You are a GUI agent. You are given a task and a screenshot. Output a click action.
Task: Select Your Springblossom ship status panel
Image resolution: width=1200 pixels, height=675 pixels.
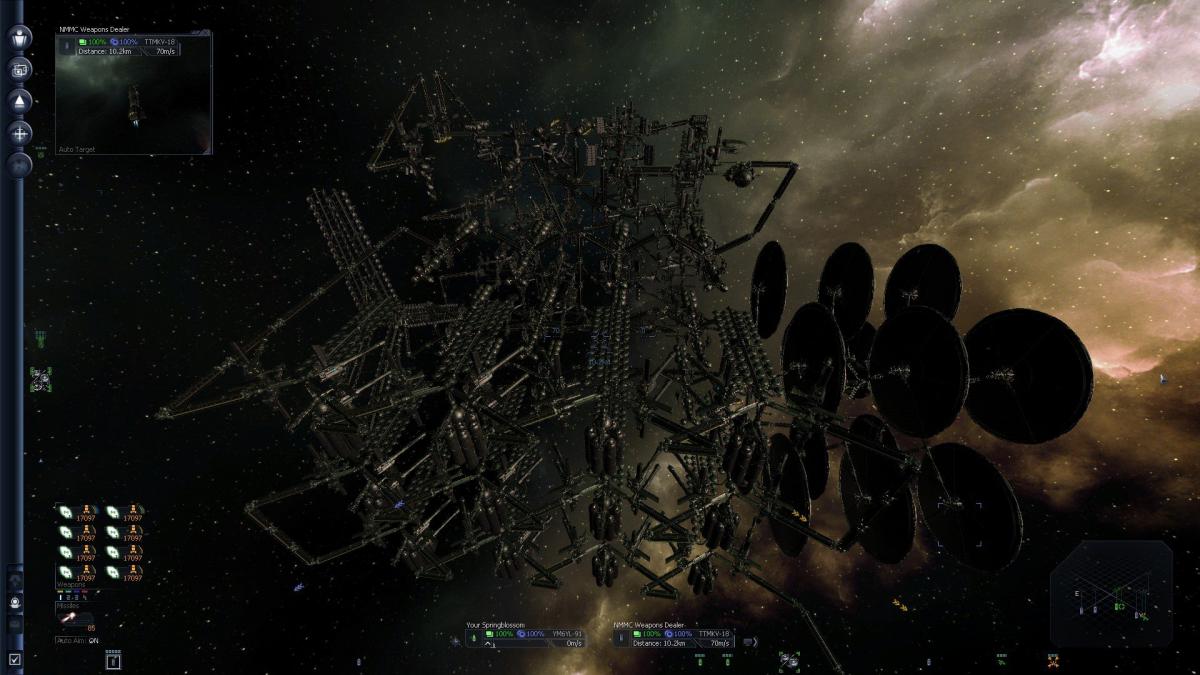[527, 634]
